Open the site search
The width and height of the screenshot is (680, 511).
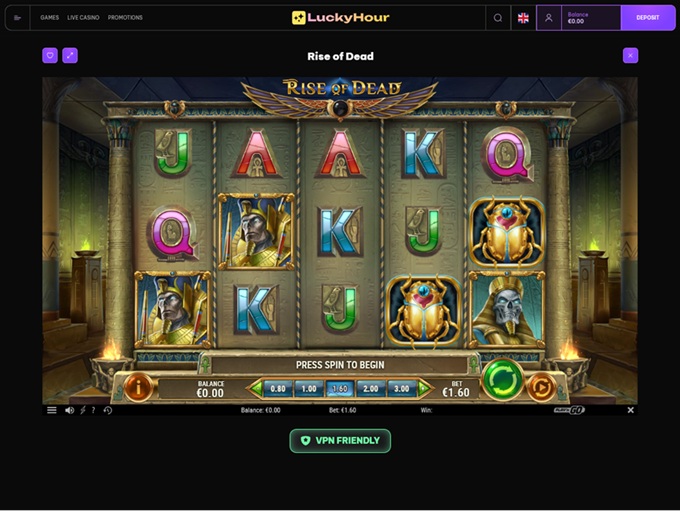(498, 18)
